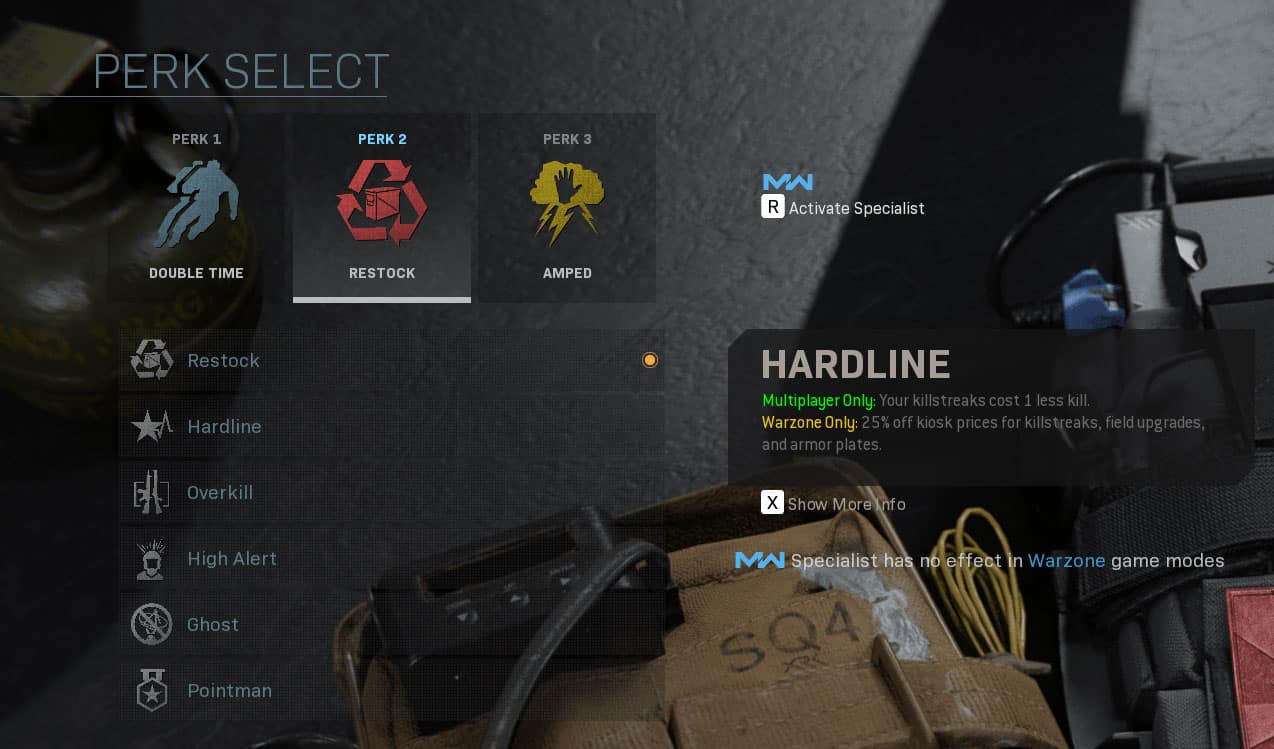Show More Info about the perk
1274x749 pixels.
[834, 503]
